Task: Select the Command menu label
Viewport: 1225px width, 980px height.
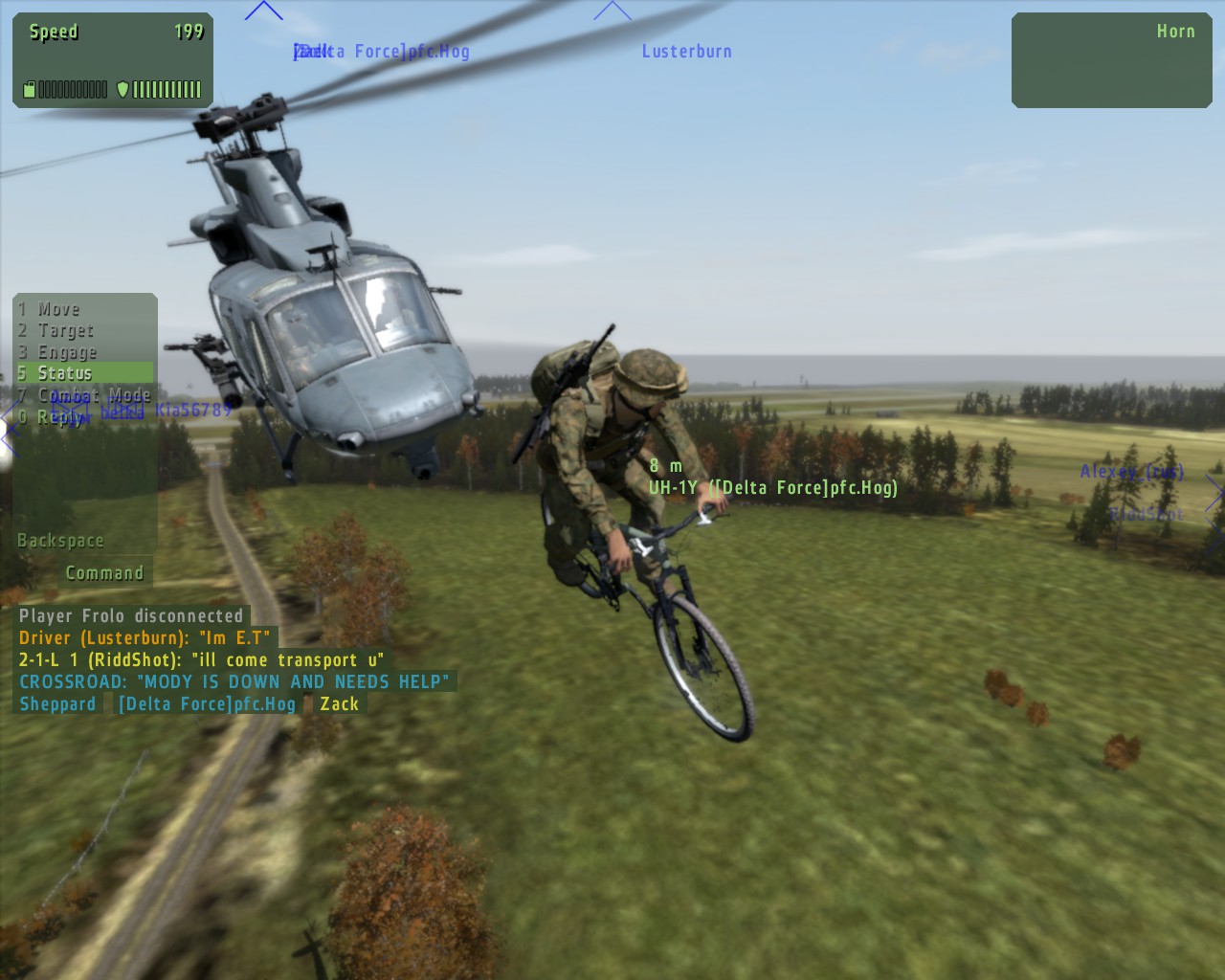Action: pyautogui.click(x=104, y=572)
